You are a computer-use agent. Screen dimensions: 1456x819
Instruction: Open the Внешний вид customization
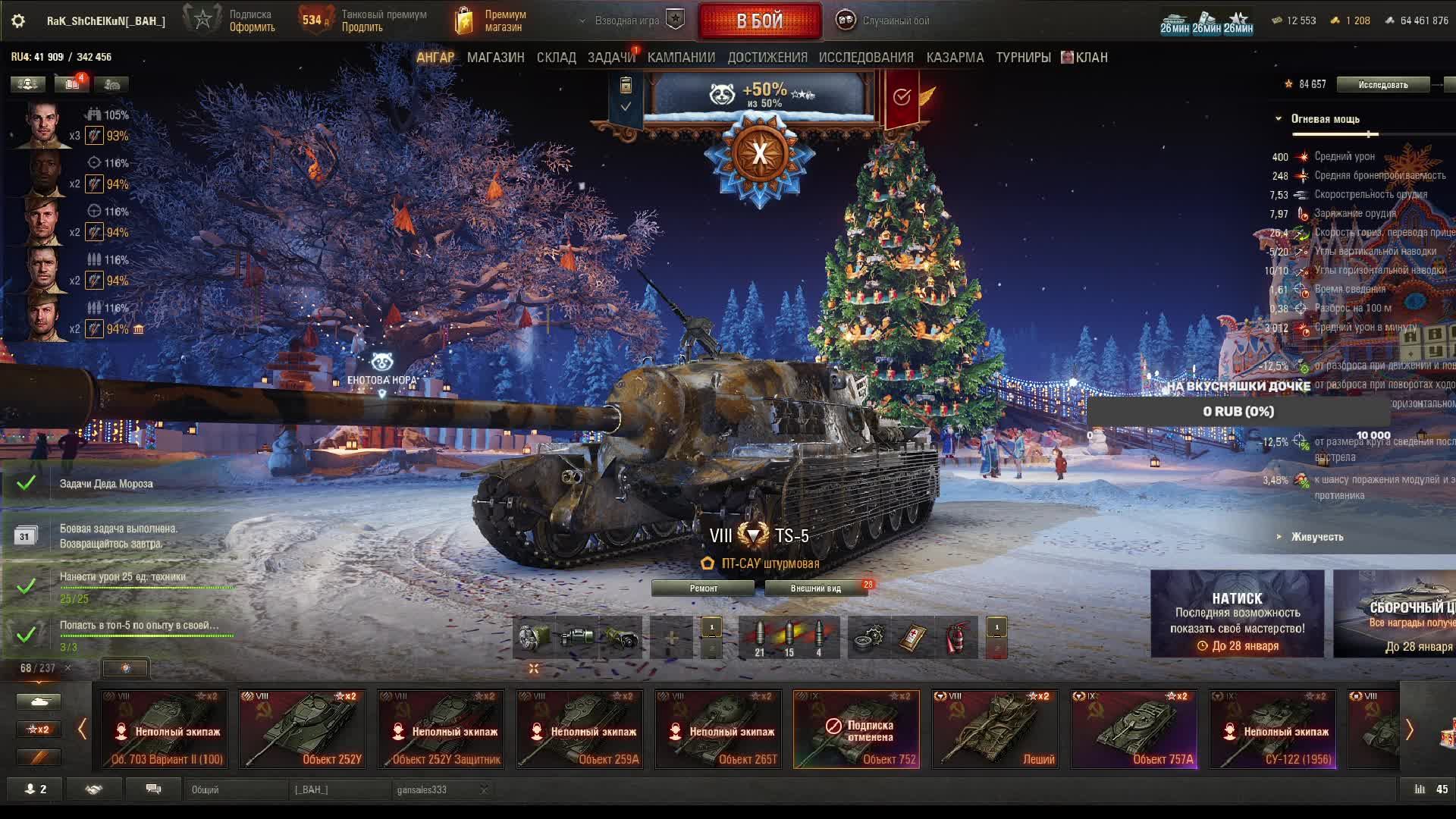click(816, 588)
